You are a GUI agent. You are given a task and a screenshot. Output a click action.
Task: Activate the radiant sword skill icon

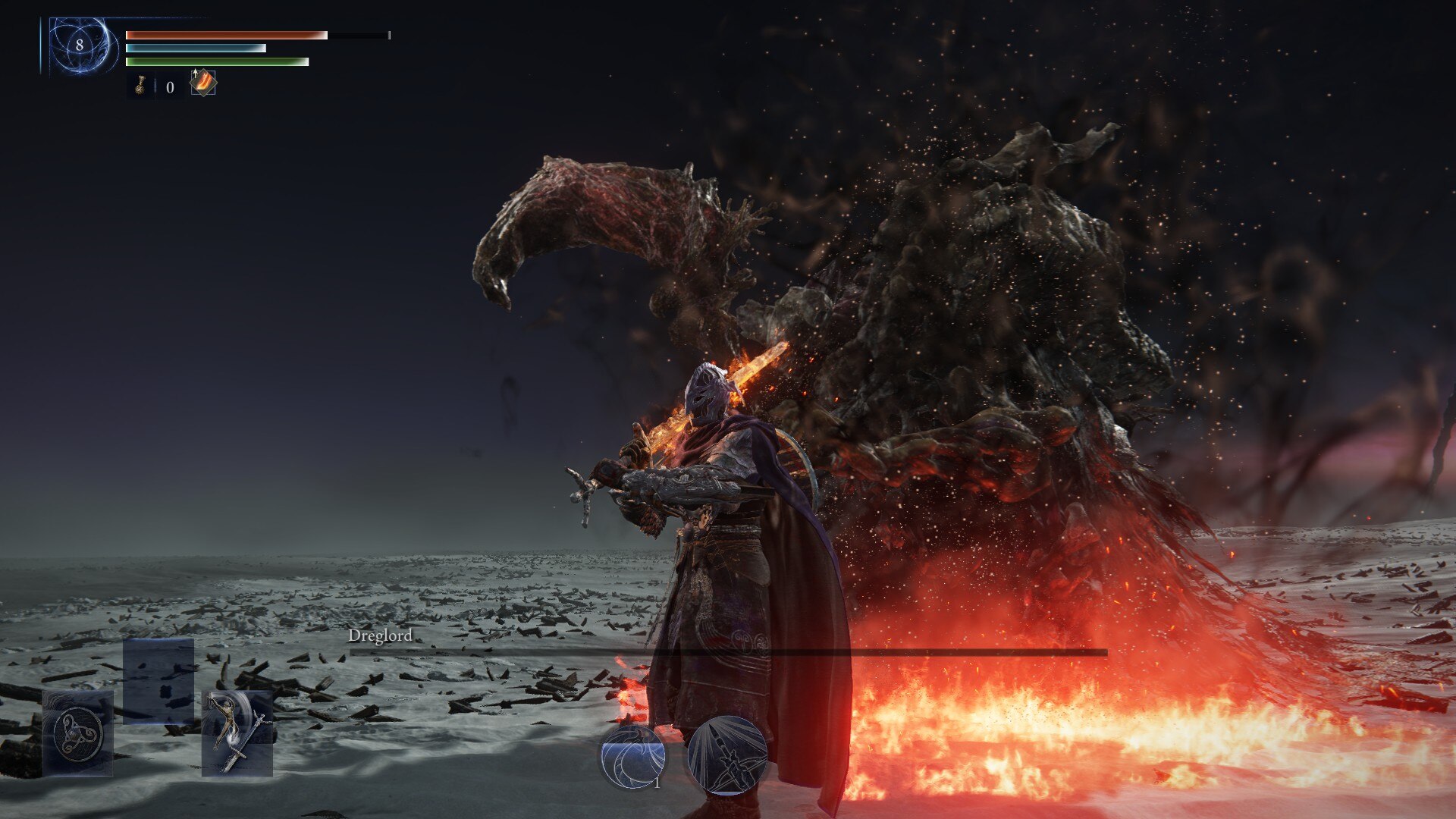tap(727, 755)
